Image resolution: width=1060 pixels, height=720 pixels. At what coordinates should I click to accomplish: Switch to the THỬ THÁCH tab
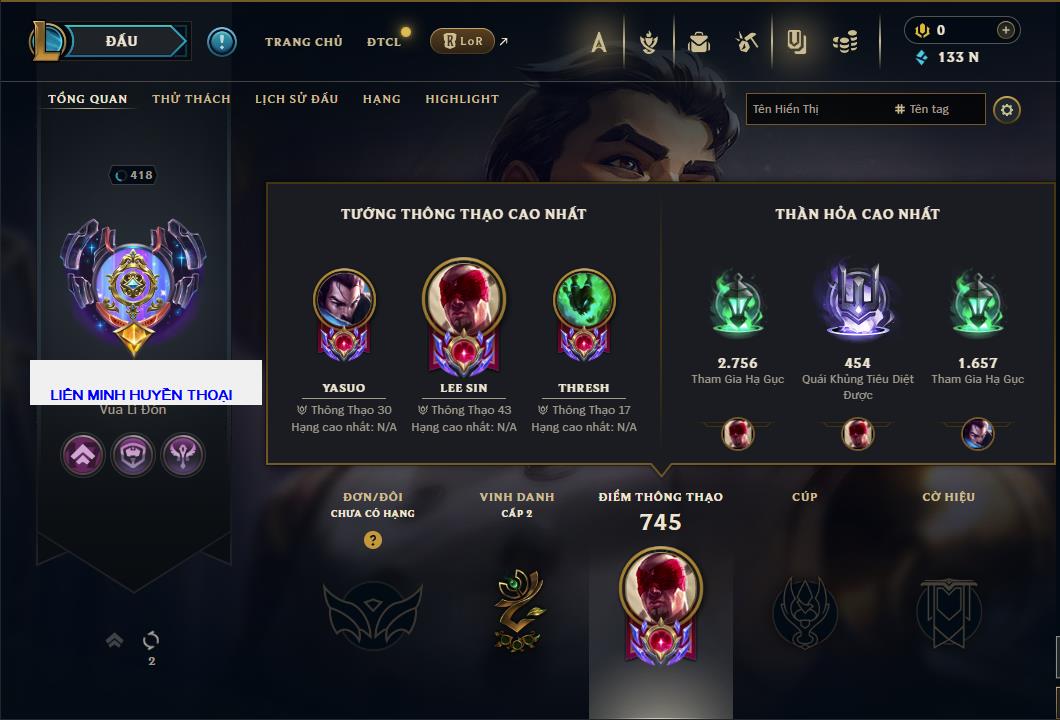pyautogui.click(x=191, y=99)
